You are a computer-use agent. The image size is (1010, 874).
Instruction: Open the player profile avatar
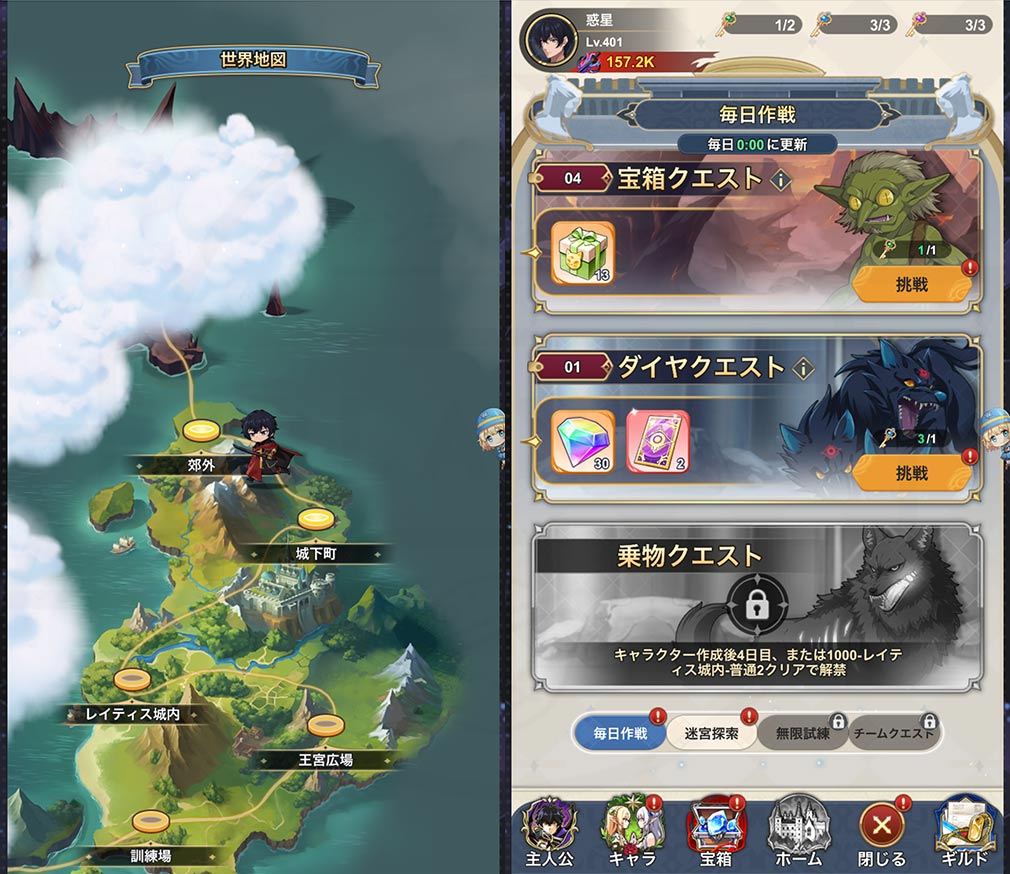[549, 40]
